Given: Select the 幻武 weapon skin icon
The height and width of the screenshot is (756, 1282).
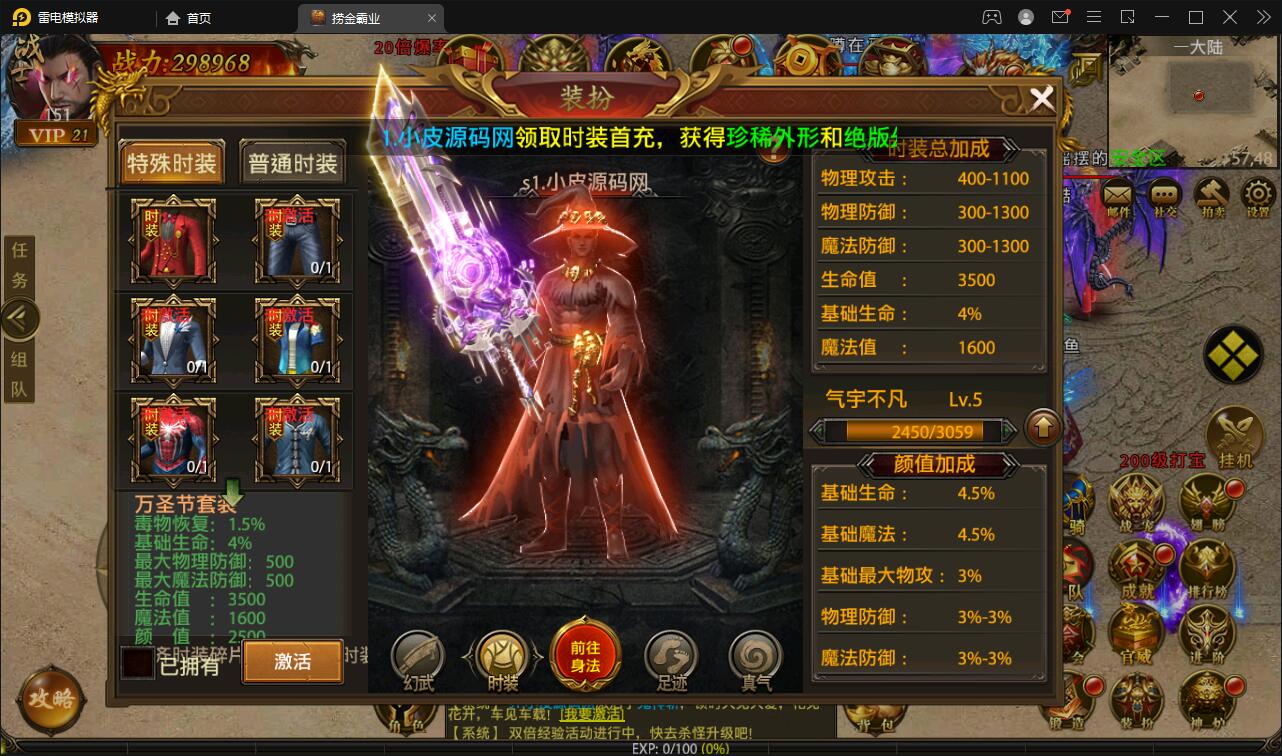Looking at the screenshot, I should pyautogui.click(x=417, y=655).
